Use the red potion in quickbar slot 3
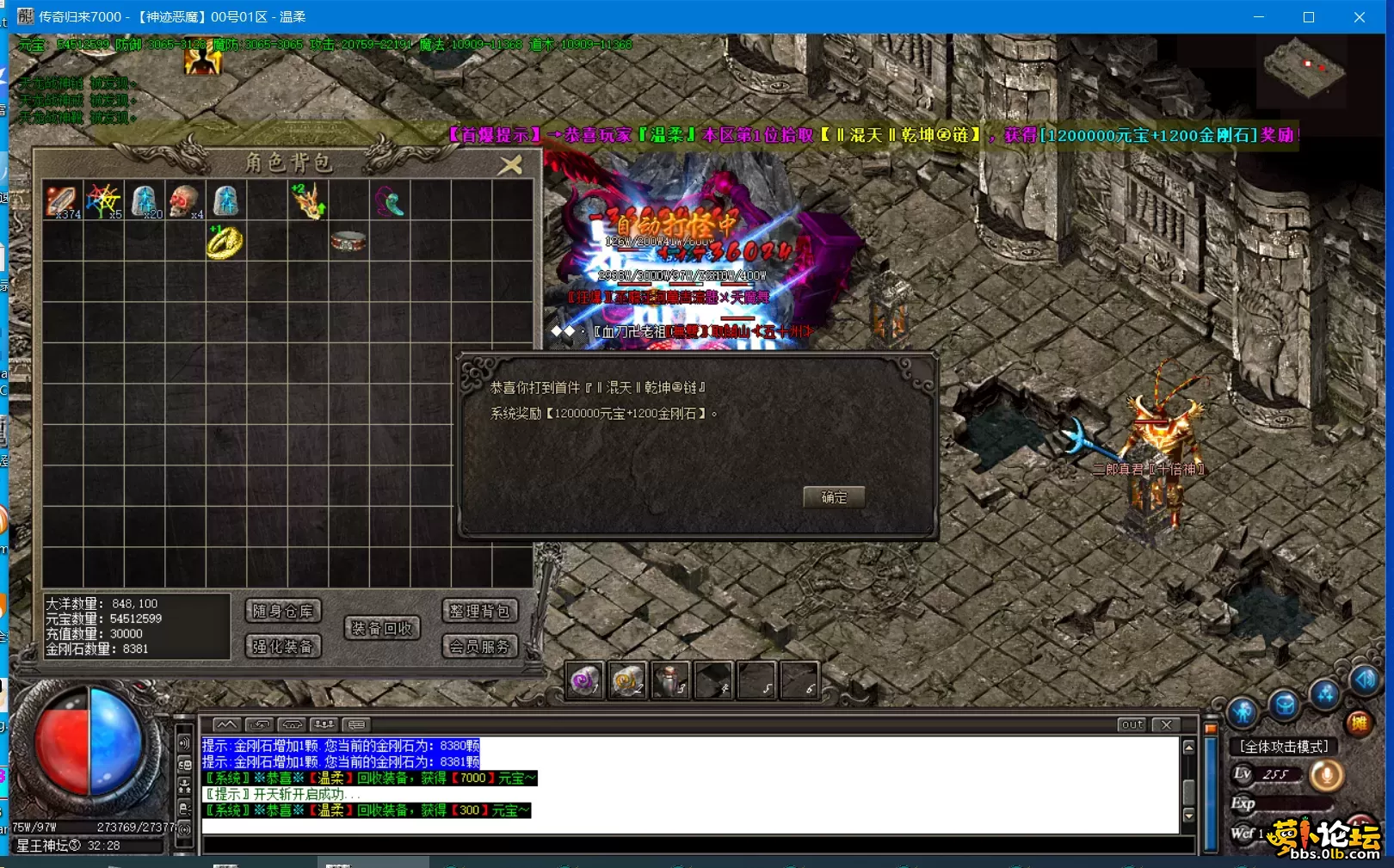This screenshot has height=868, width=1394. [x=672, y=680]
